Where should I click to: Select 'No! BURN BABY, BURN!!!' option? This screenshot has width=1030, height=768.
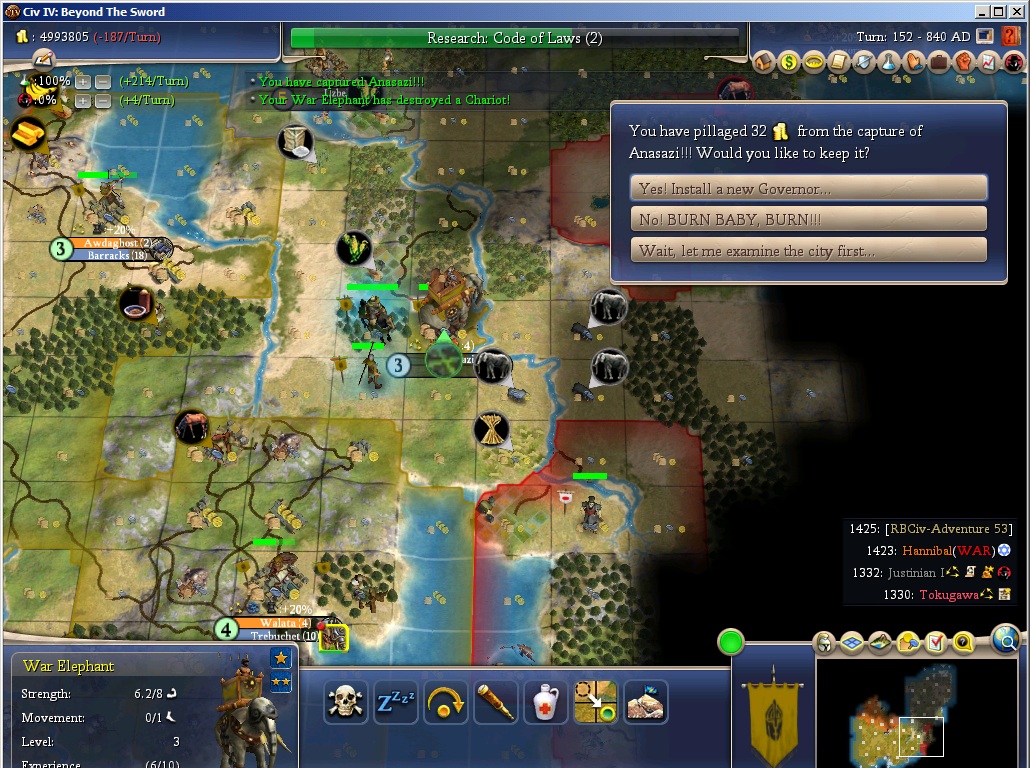coord(808,219)
